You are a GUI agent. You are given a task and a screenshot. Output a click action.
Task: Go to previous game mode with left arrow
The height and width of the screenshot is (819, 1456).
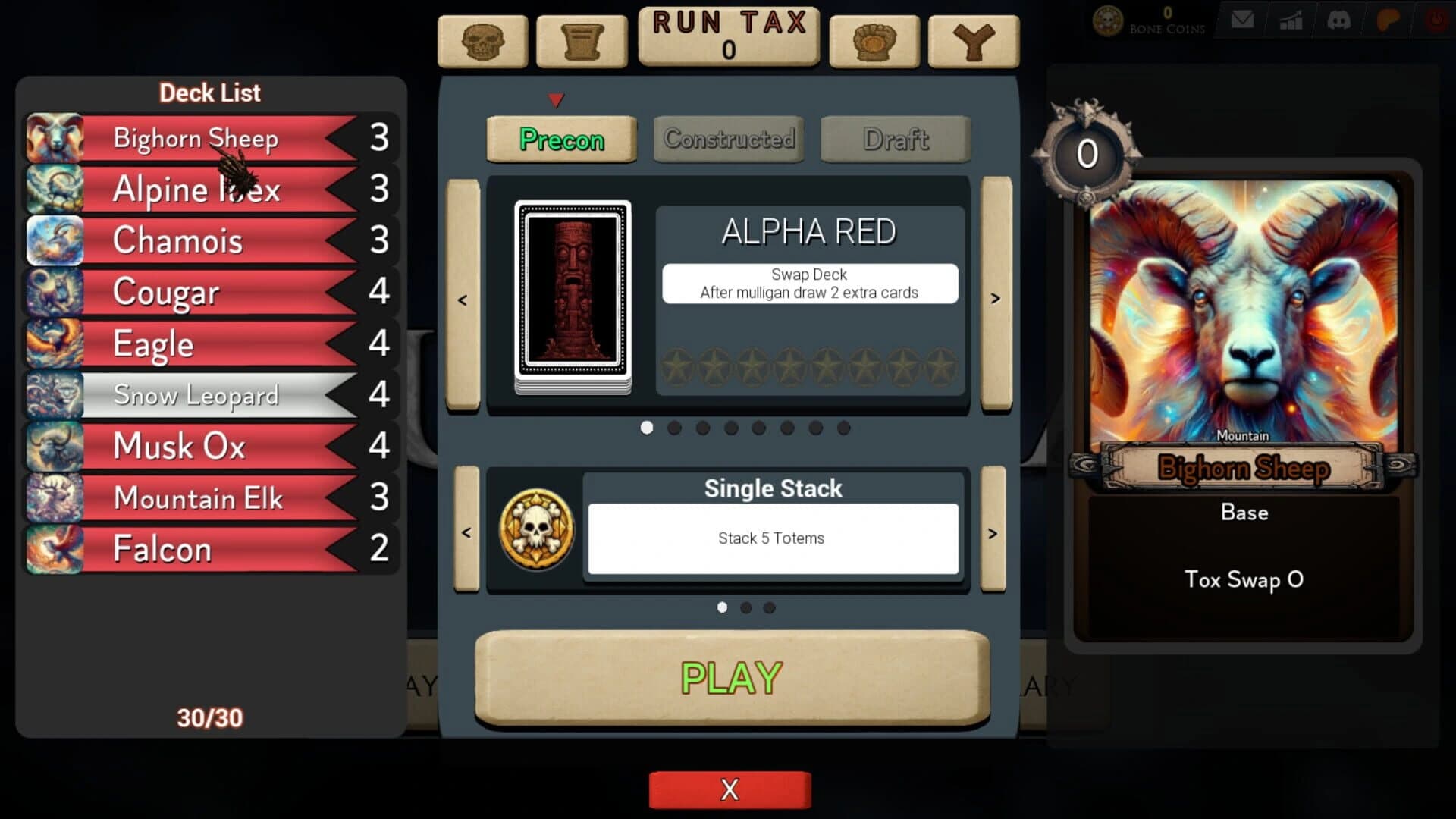click(x=466, y=533)
